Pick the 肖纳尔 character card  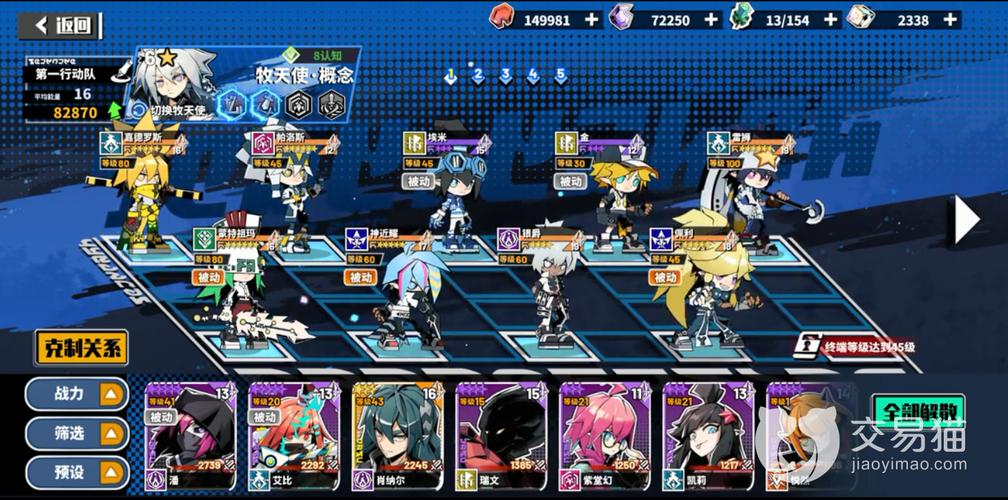397,436
